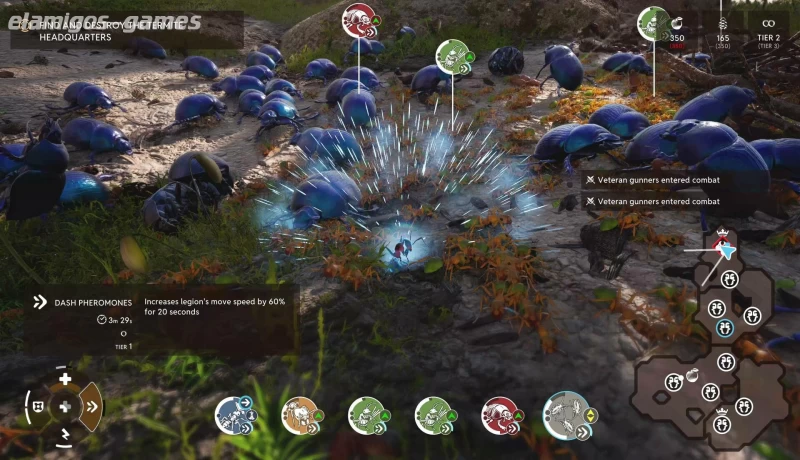Select the blue-highlighted nest on the minimap
The height and width of the screenshot is (460, 800).
[x=725, y=327]
